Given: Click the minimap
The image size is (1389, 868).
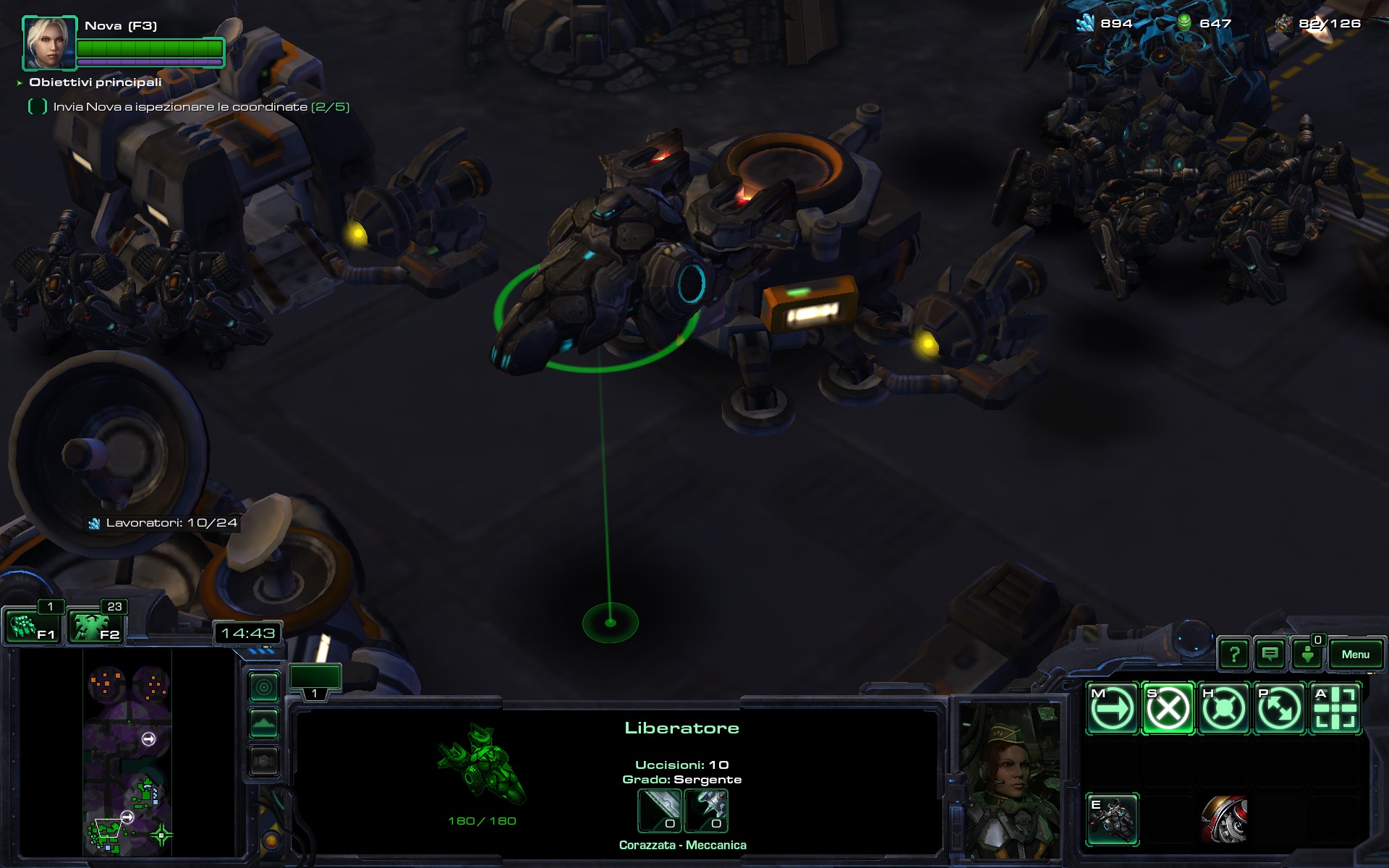Looking at the screenshot, I should coord(127,752).
